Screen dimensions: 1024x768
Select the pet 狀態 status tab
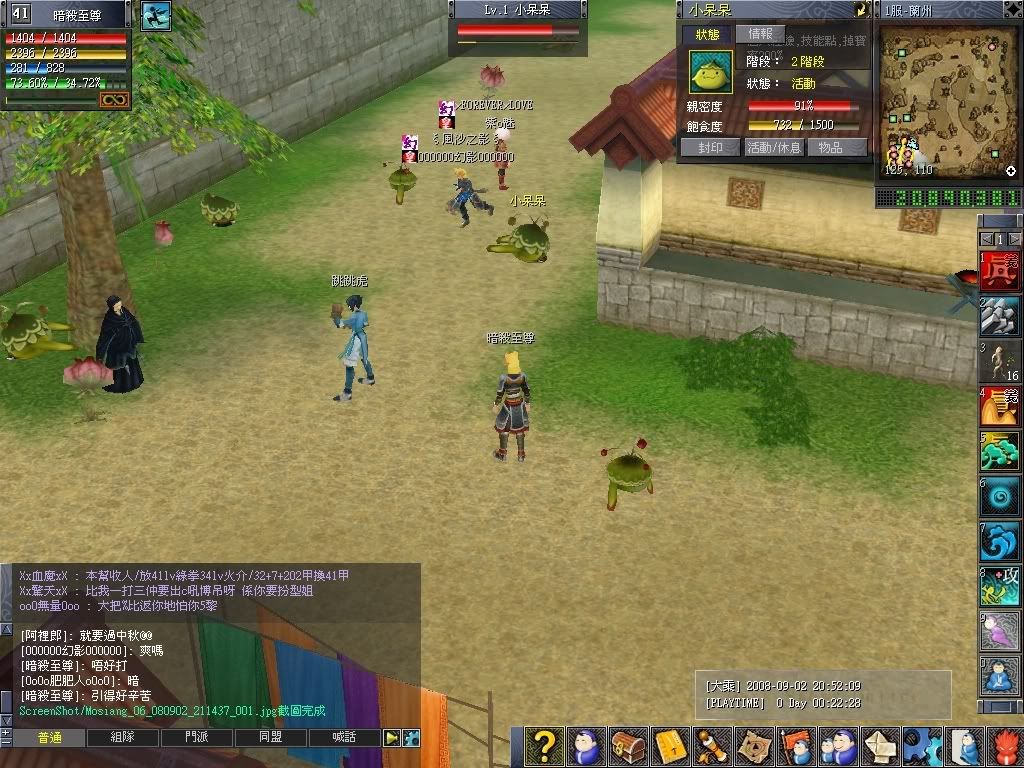click(709, 34)
